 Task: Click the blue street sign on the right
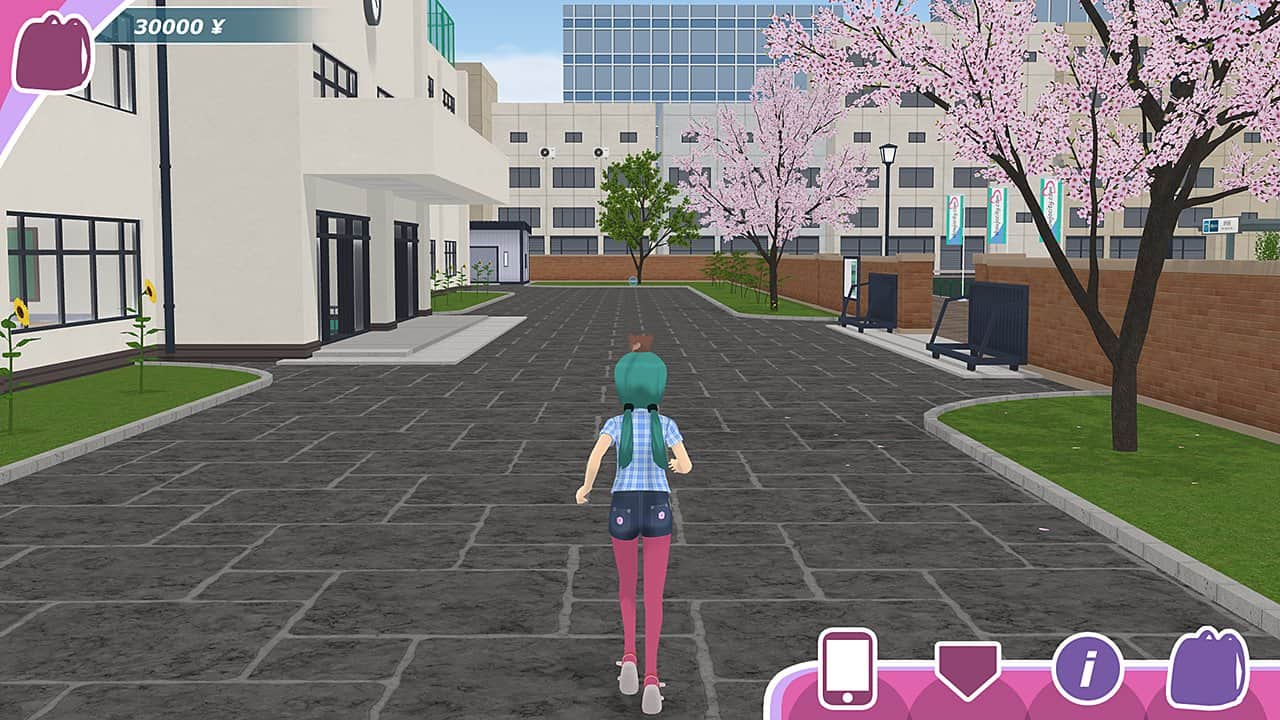1220,228
